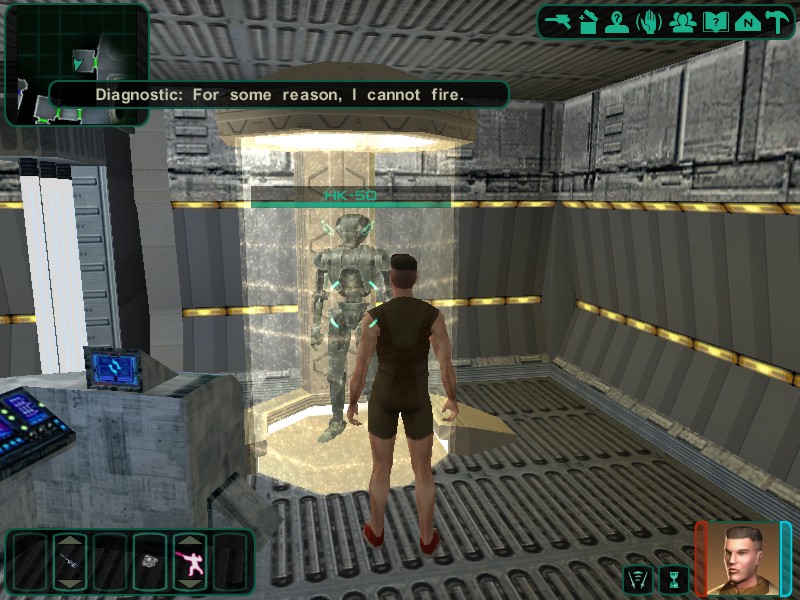800x600 pixels.
Task: Open the equipment screen via the blaster icon
Action: point(558,22)
